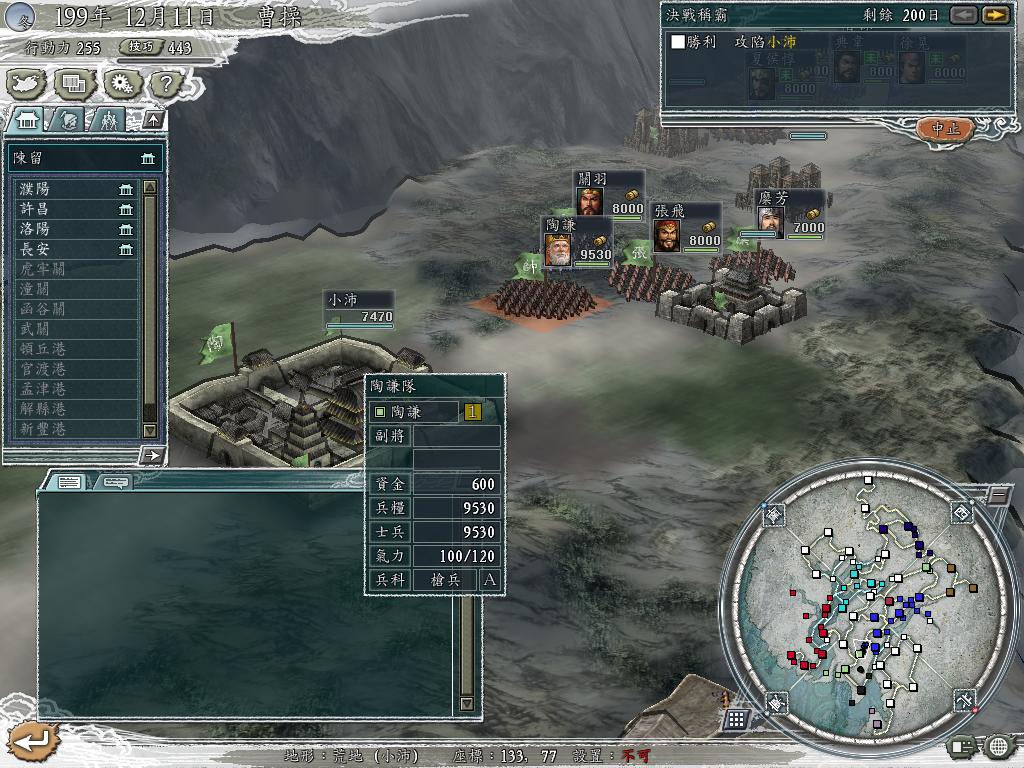This screenshot has width=1024, height=768.
Task: Open the question mark help button
Action: tap(166, 83)
